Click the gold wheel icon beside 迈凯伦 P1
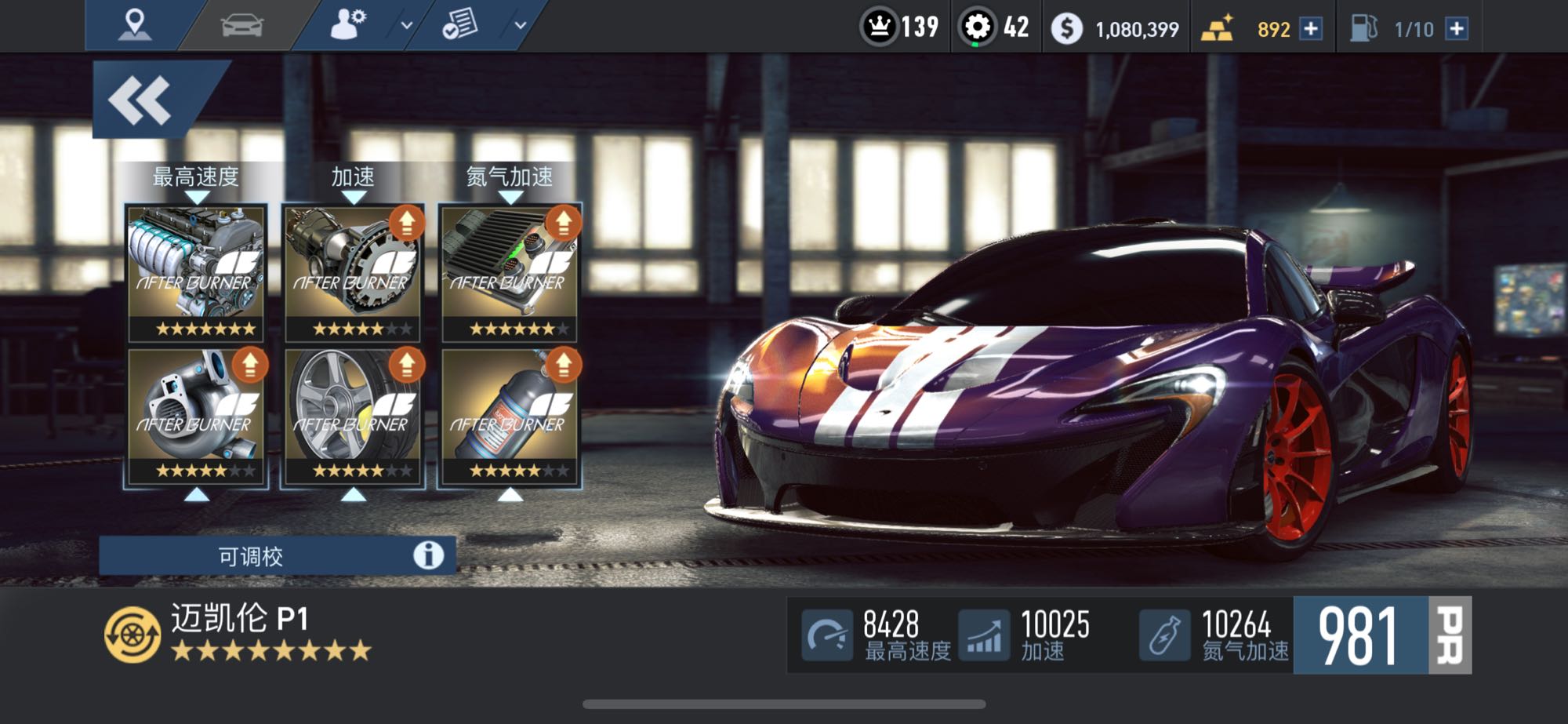Viewport: 1568px width, 724px height. (132, 635)
